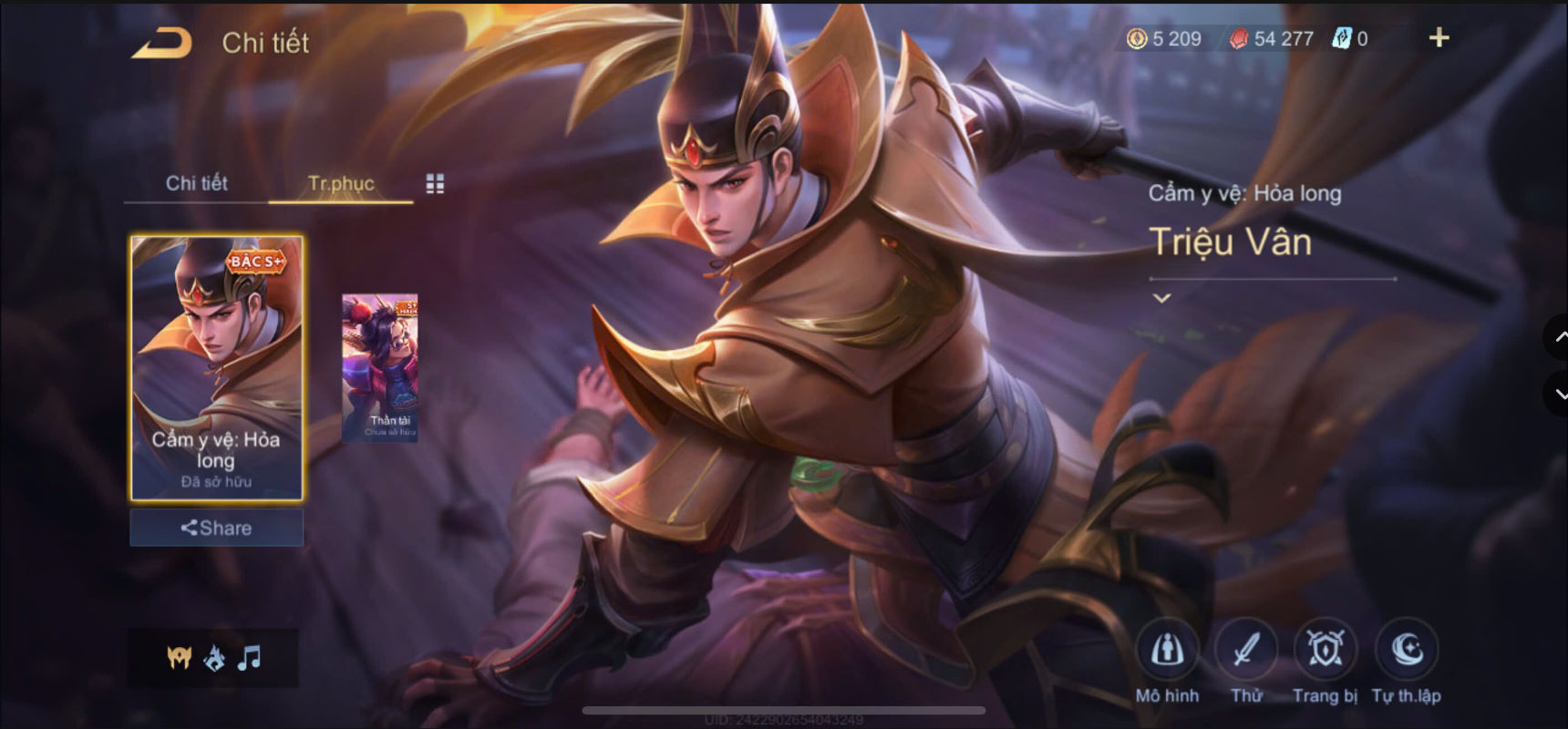Click the grid view layout icon
Screen dimensions: 1568x729
tap(435, 183)
